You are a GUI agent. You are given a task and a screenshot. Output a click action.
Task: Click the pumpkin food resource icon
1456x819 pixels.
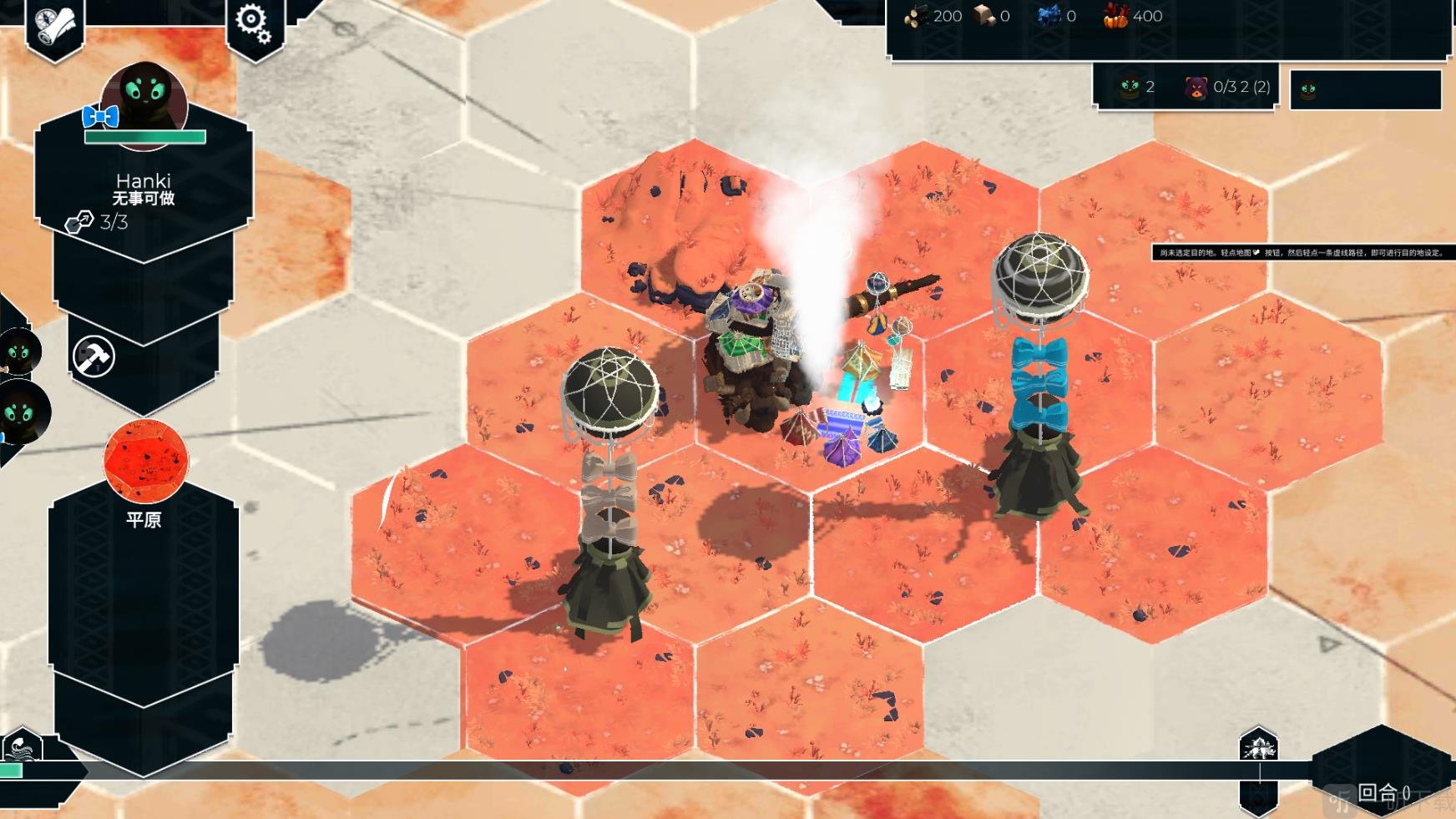click(1116, 16)
